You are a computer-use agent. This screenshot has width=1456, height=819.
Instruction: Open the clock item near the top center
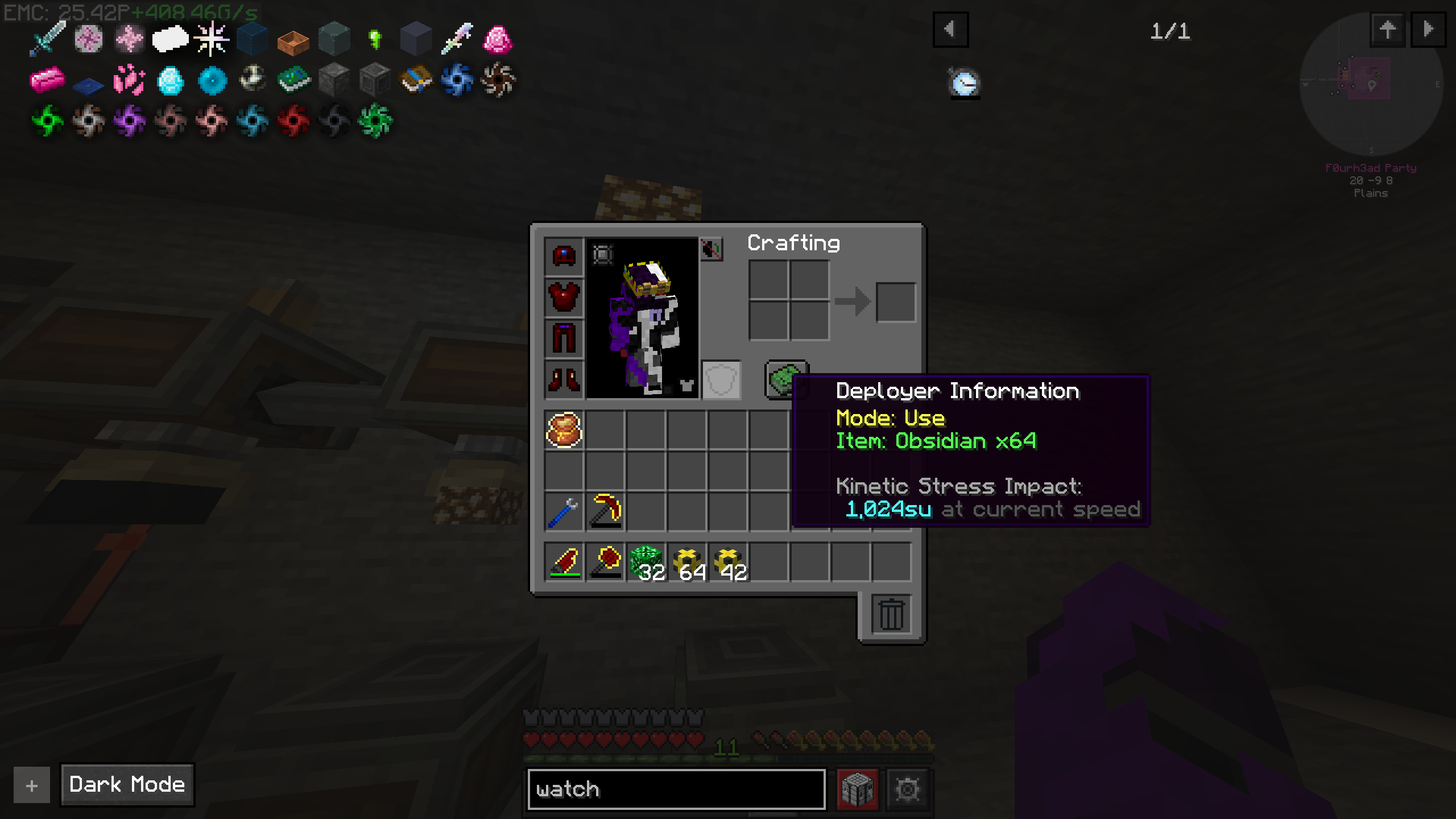pyautogui.click(x=964, y=84)
